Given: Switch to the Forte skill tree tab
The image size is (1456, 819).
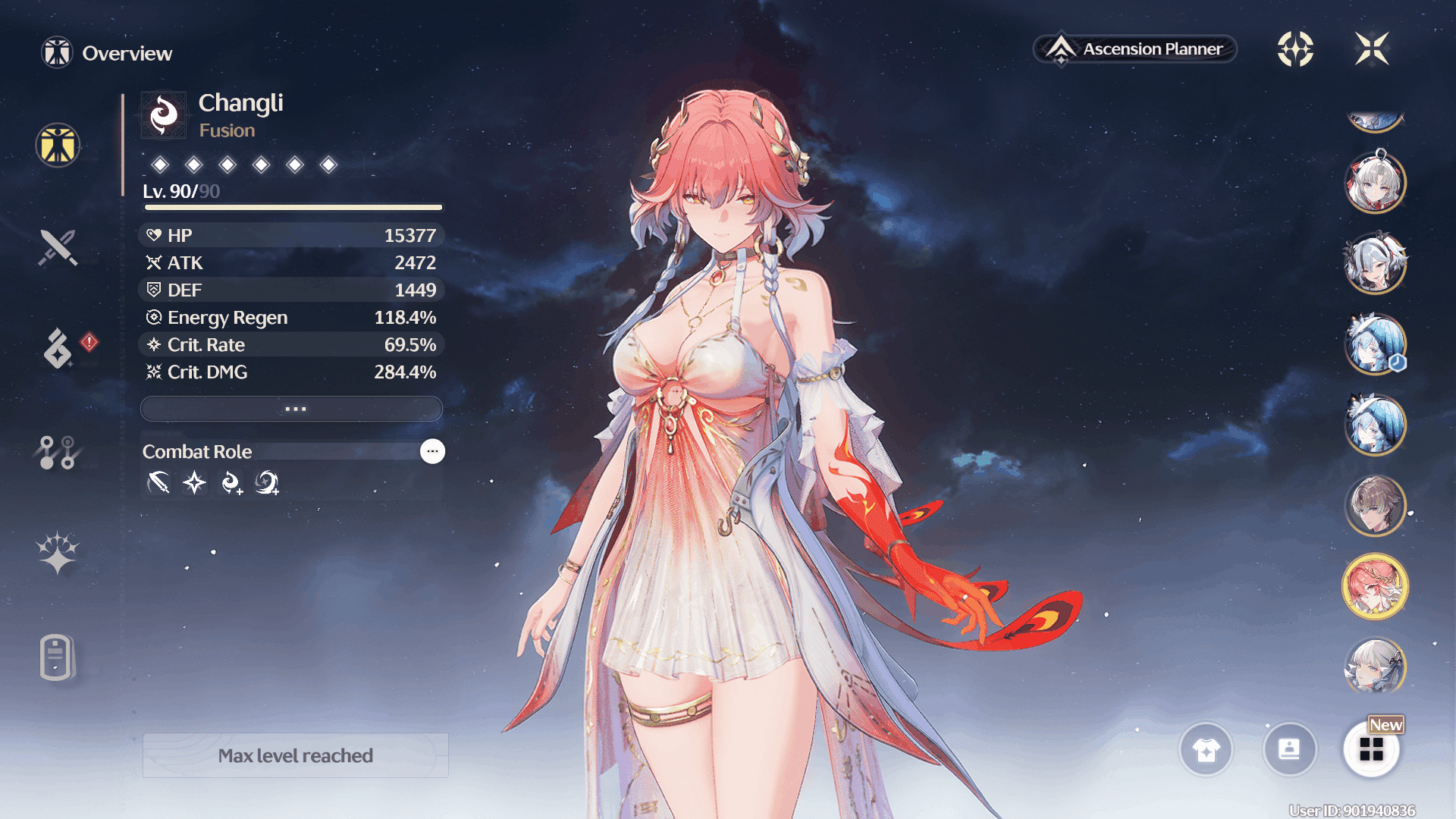Looking at the screenshot, I should 58,453.
